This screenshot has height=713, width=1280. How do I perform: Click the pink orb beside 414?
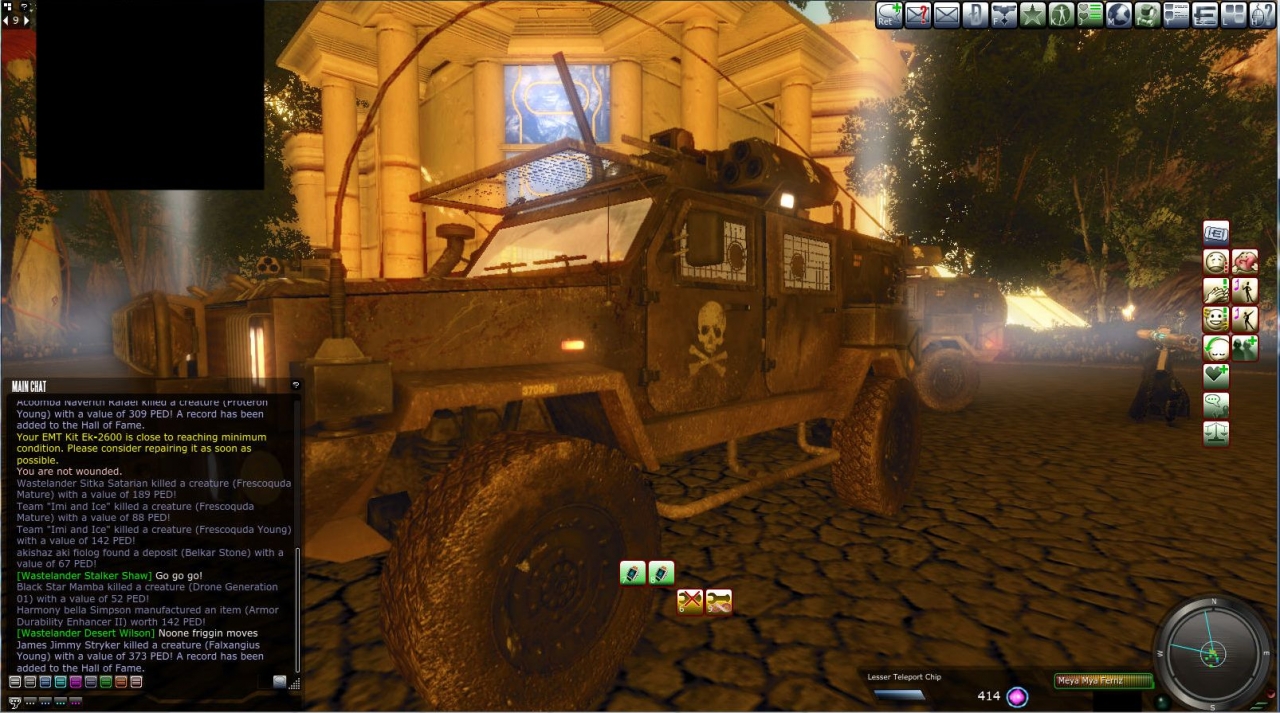(1017, 697)
